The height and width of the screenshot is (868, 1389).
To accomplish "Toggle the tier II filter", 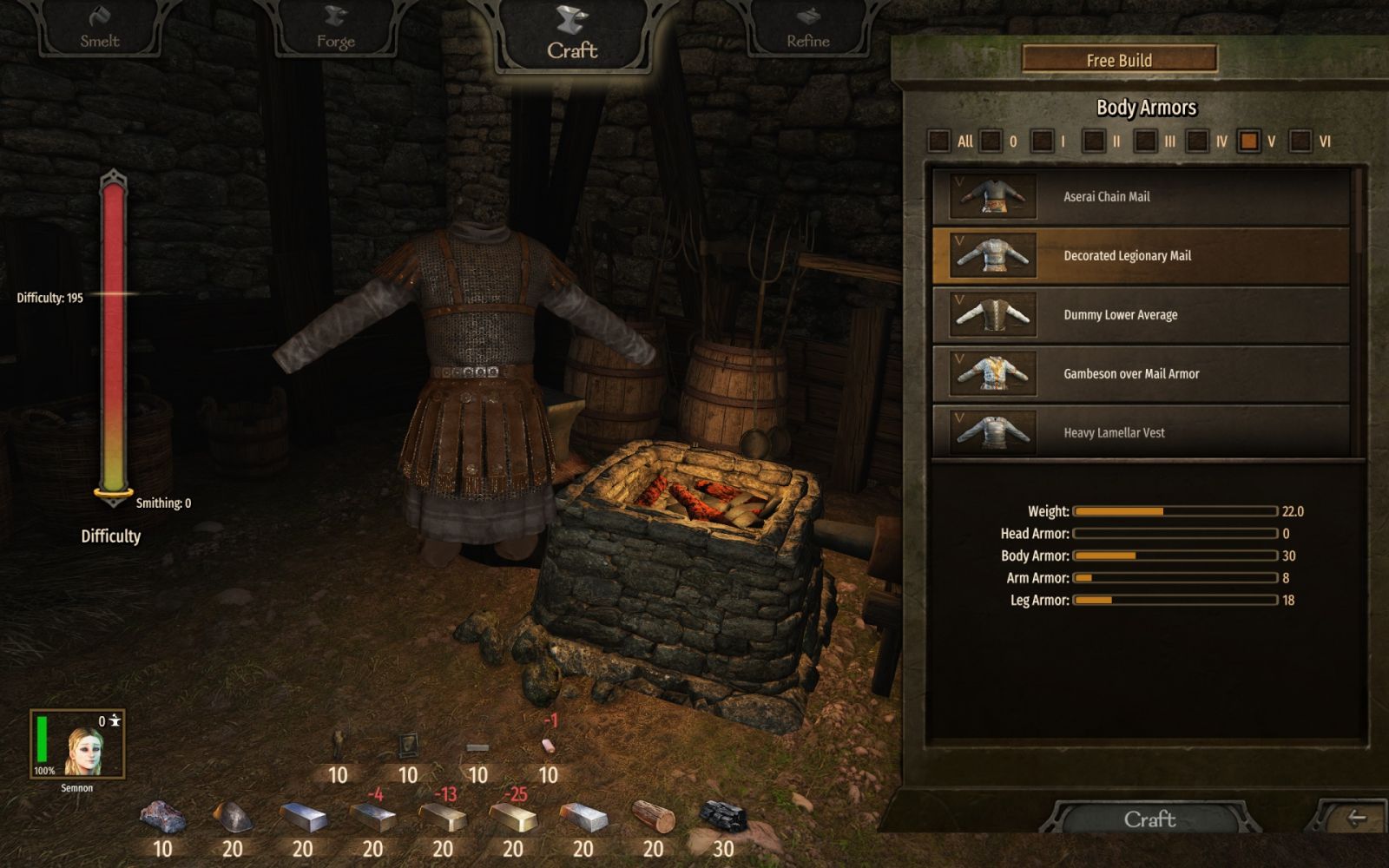I will (1094, 141).
